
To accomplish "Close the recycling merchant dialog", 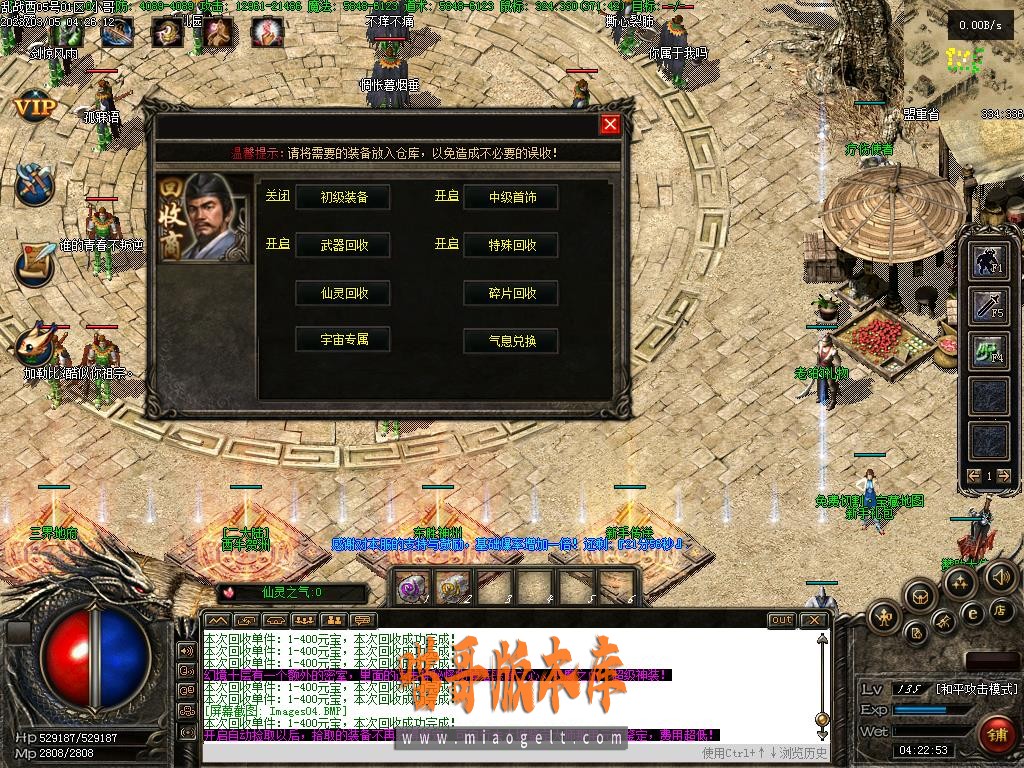I will (610, 124).
